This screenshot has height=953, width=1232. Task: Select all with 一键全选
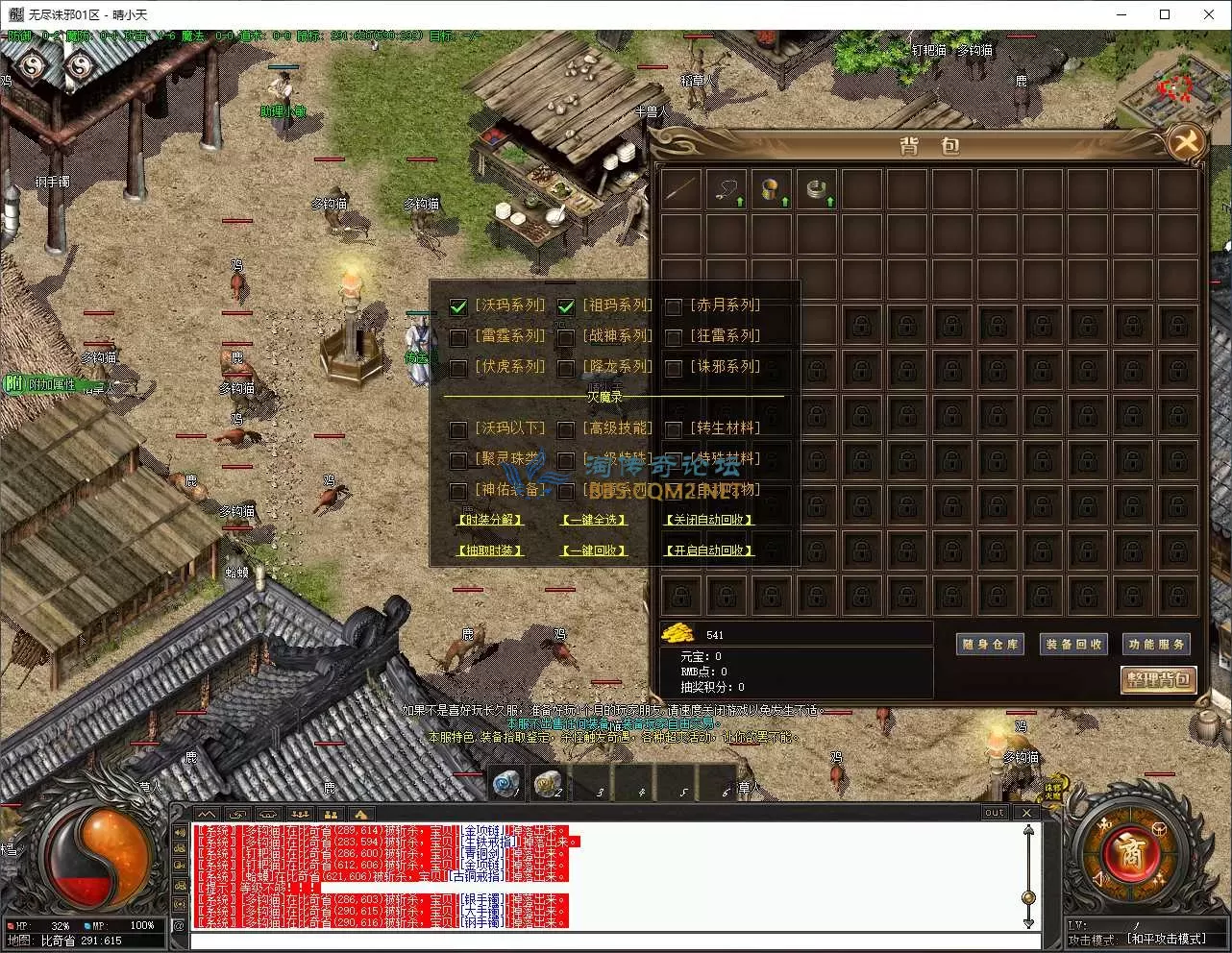594,520
